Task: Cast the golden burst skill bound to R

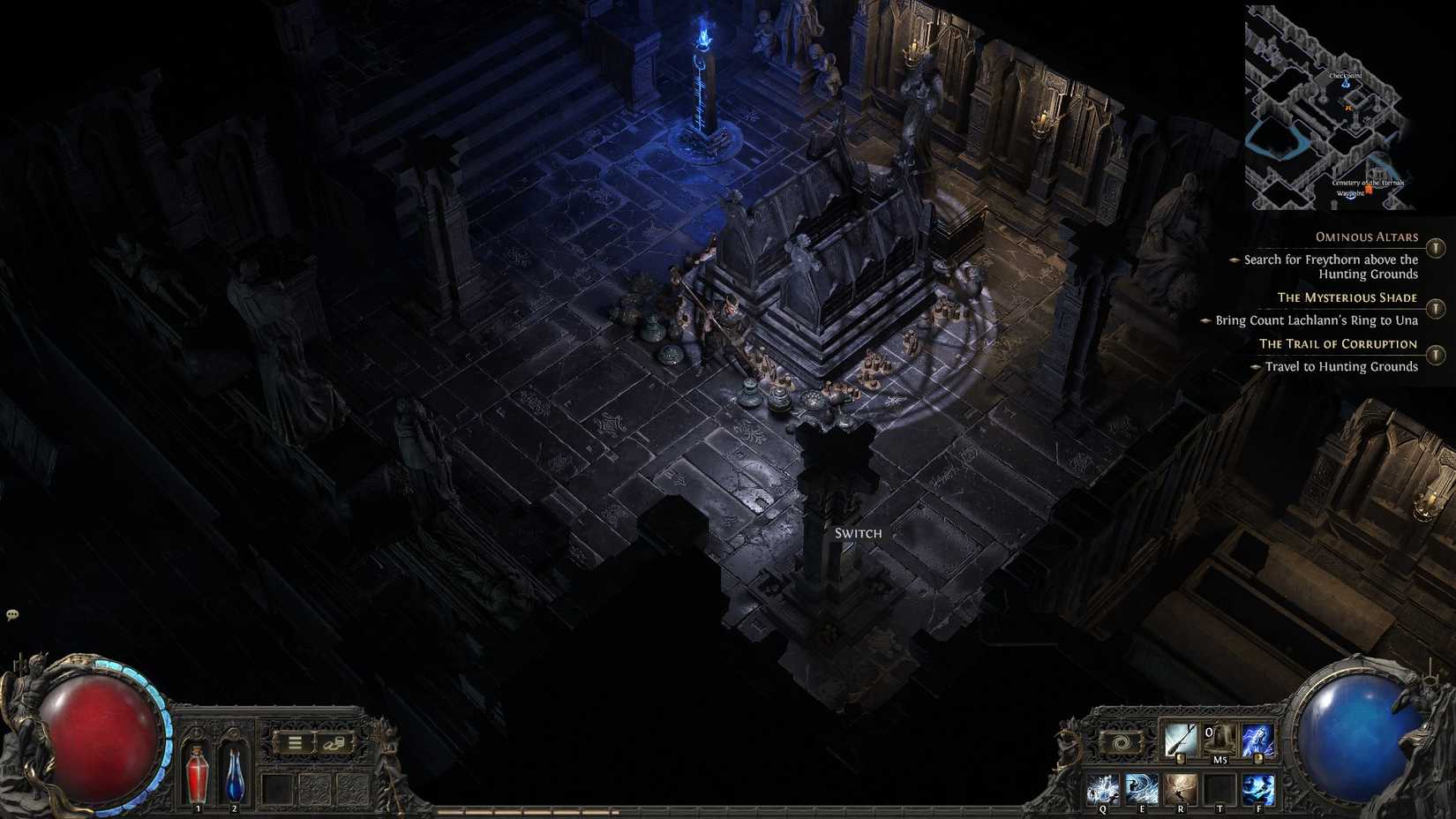Action: click(x=1182, y=788)
